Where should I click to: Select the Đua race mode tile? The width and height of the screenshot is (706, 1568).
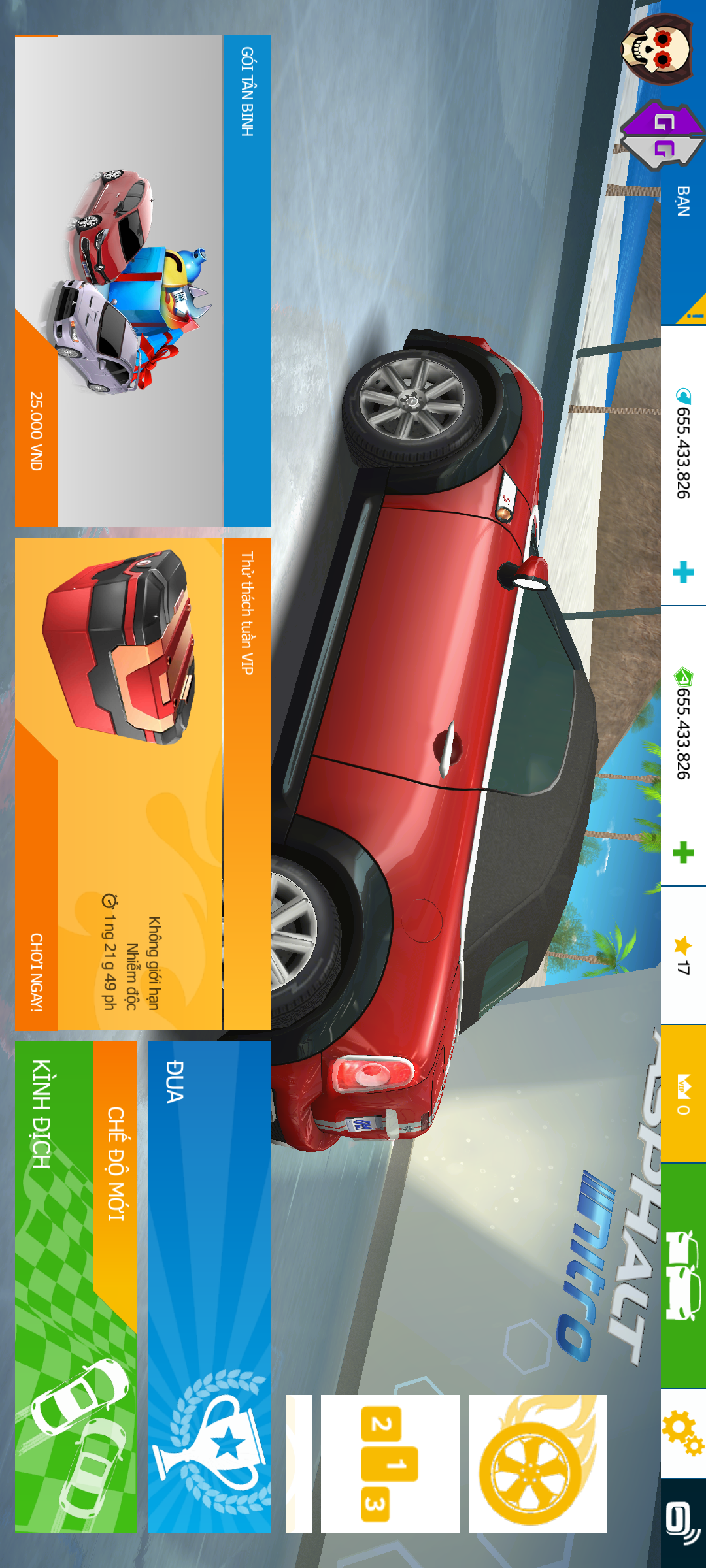(x=209, y=1287)
